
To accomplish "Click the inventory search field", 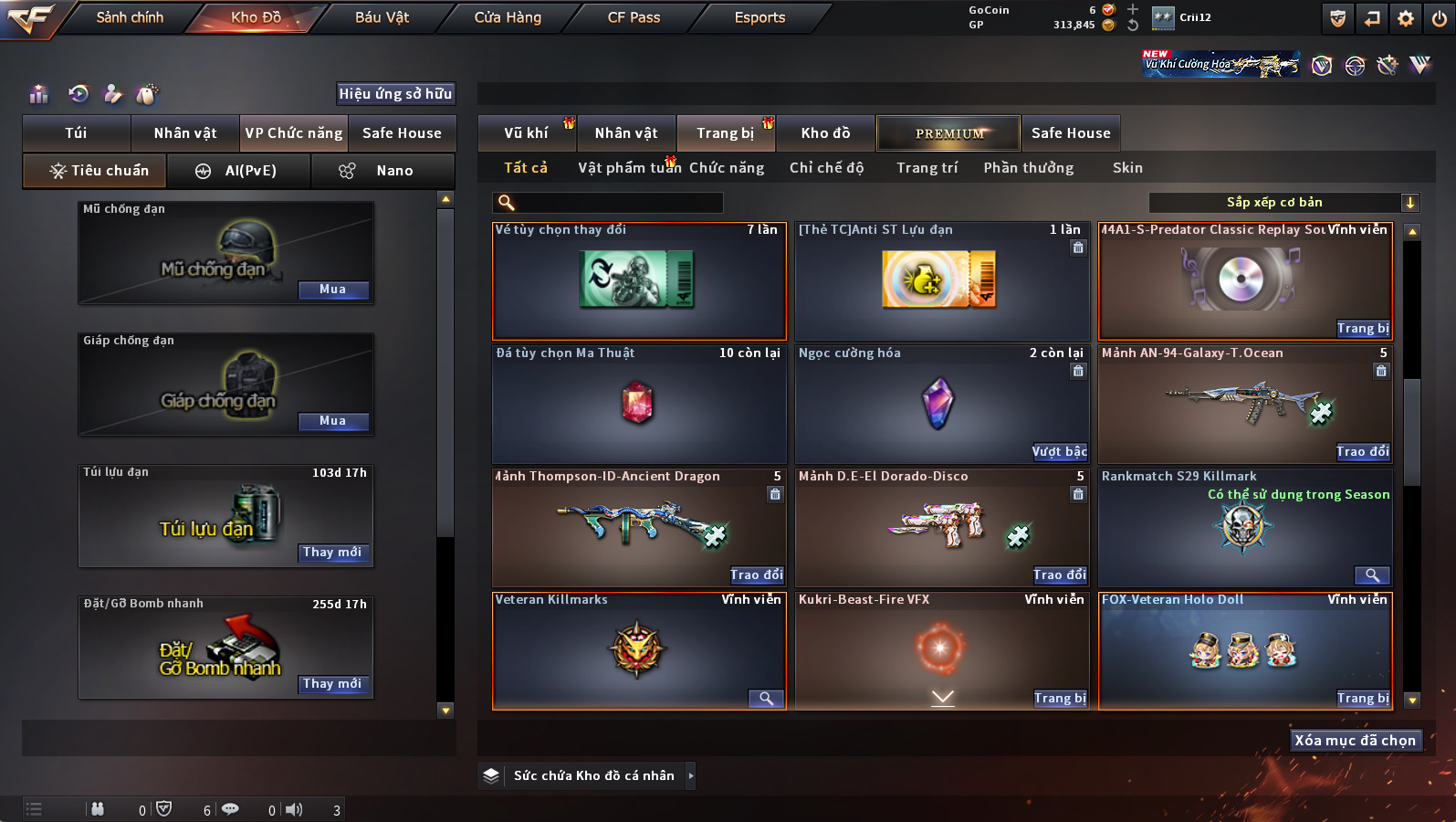I will point(609,203).
